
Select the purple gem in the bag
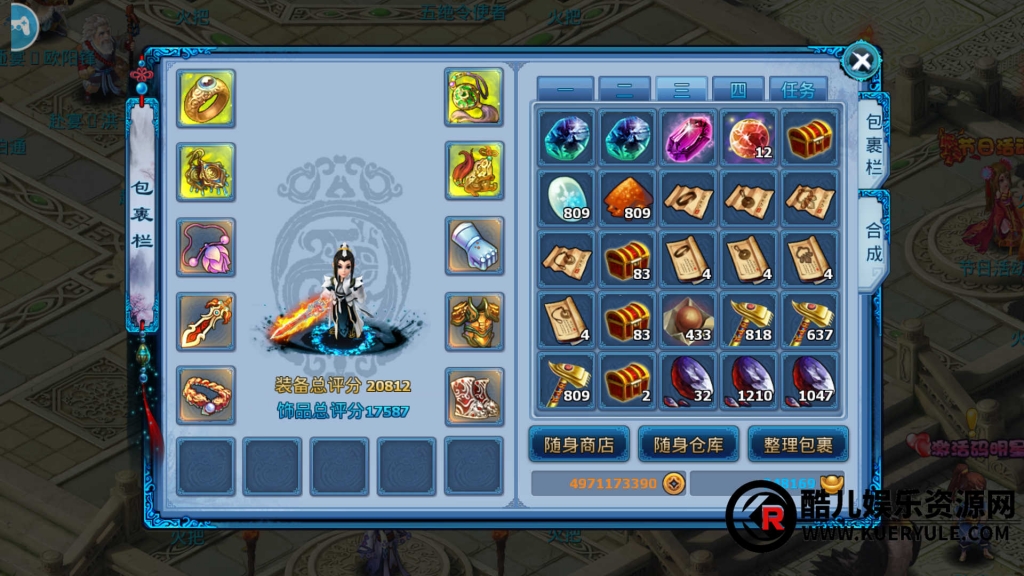688,138
